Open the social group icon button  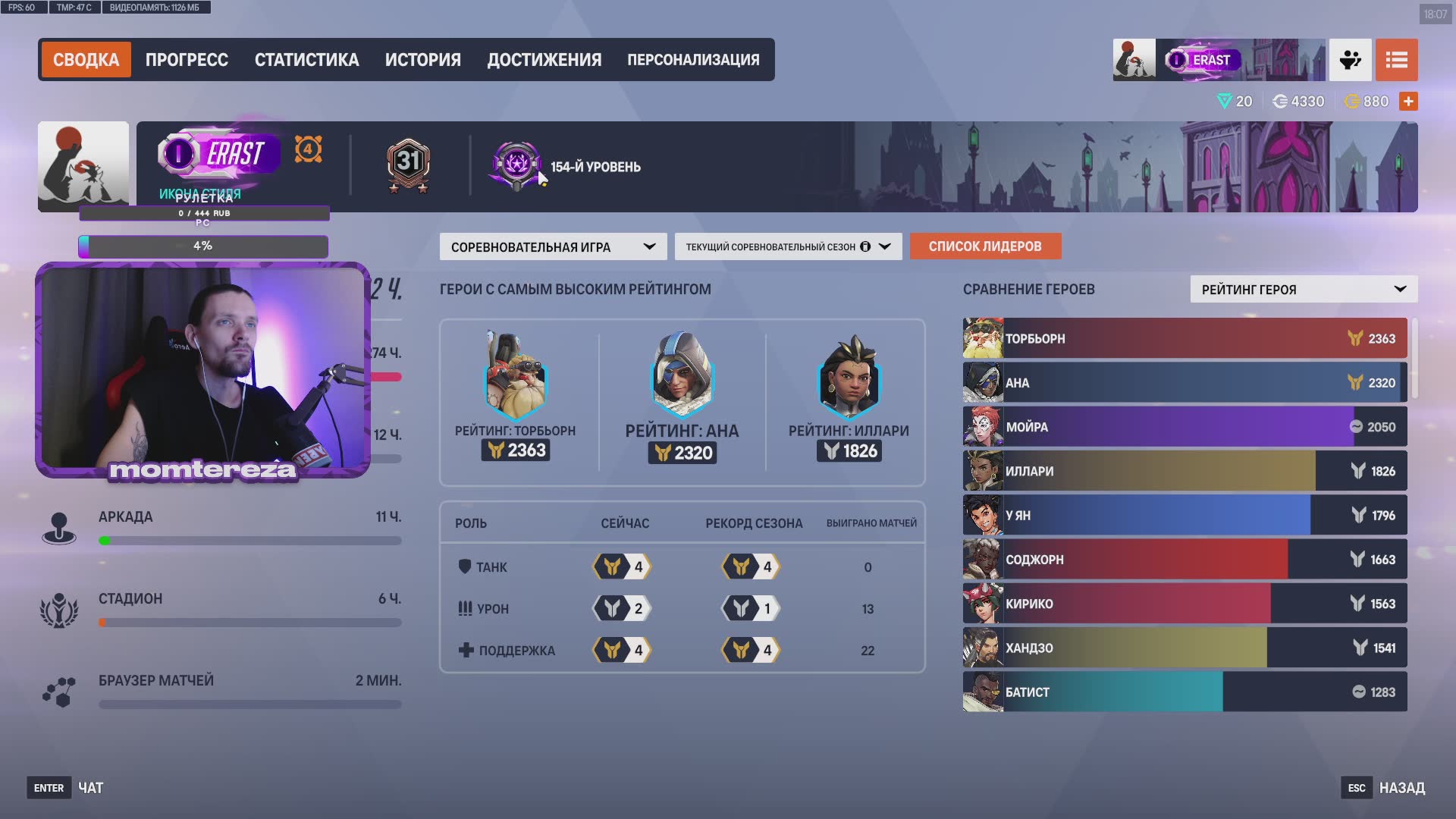click(1350, 60)
